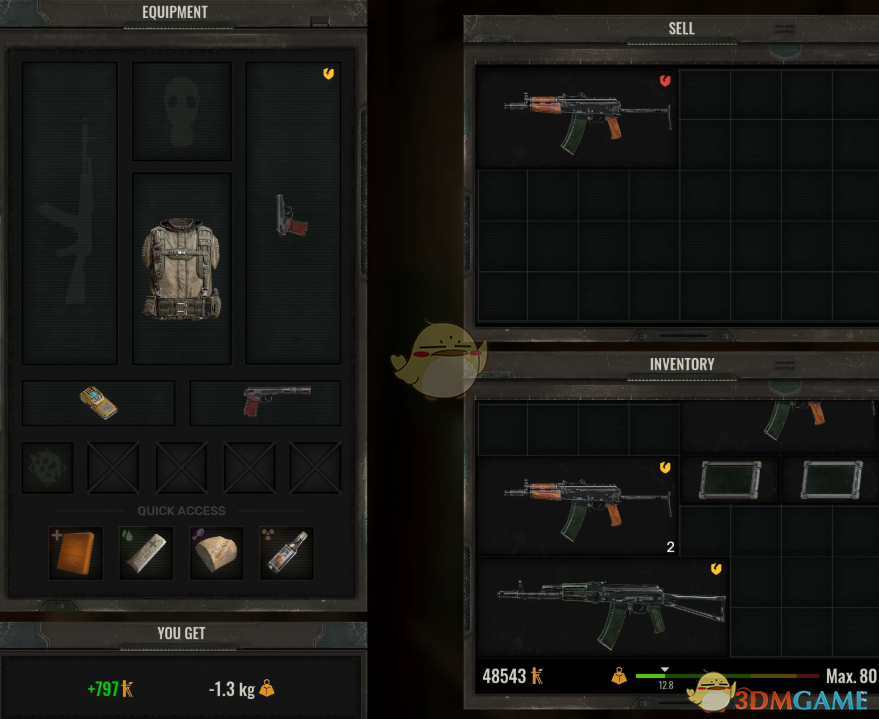Choose the suppressed pistol slot
The height and width of the screenshot is (719, 879).
(x=266, y=402)
